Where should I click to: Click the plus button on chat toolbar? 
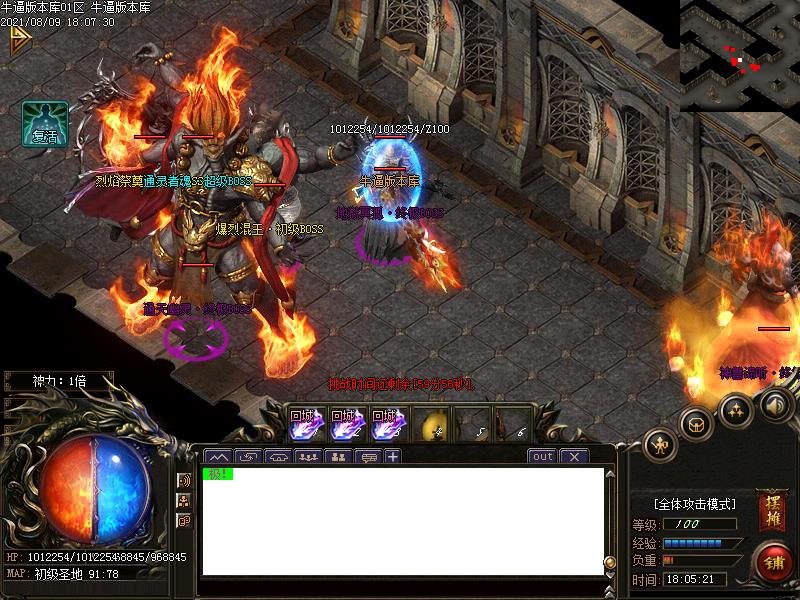tap(393, 456)
